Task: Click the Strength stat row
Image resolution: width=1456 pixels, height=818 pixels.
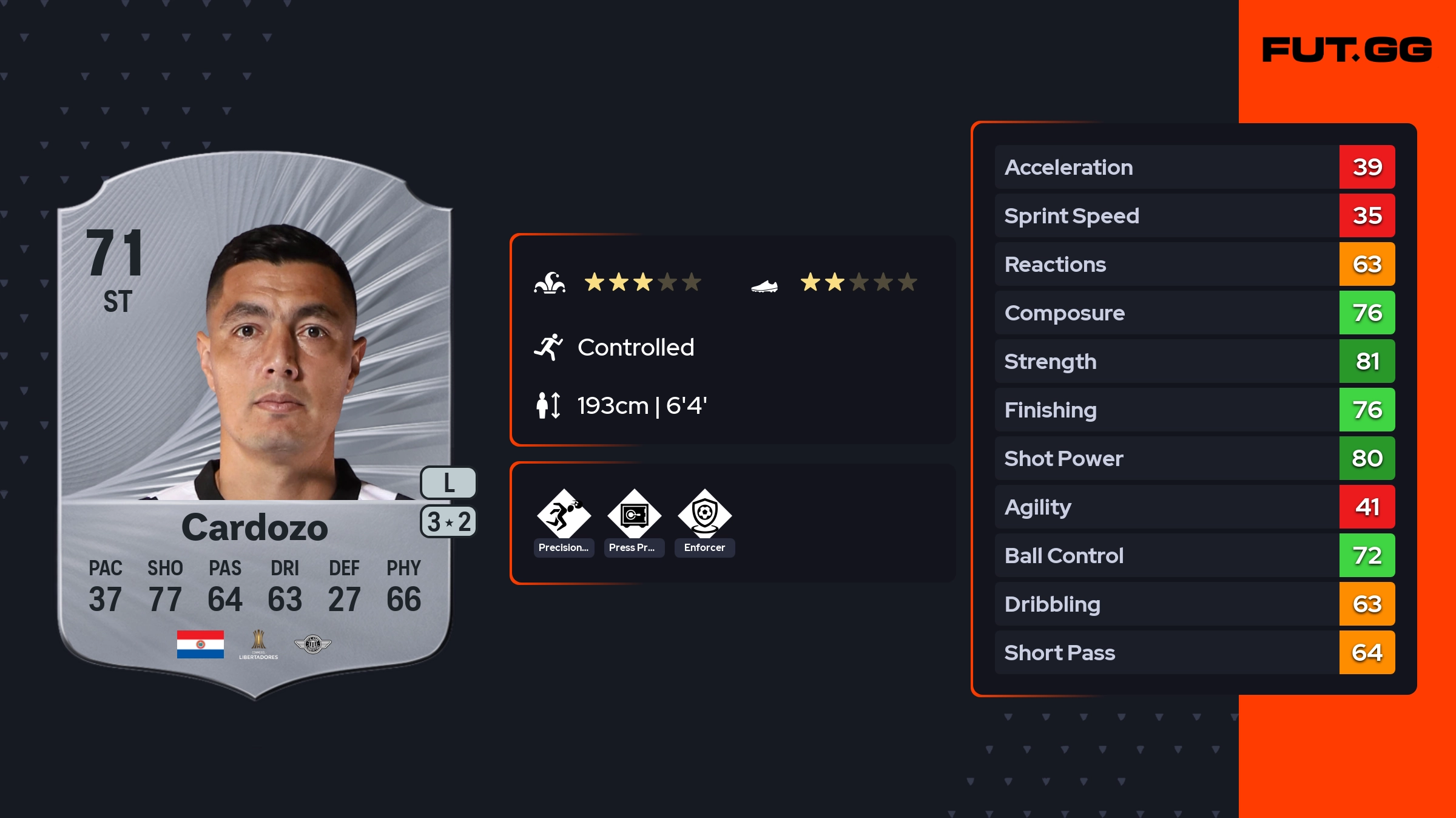Action: [1194, 361]
